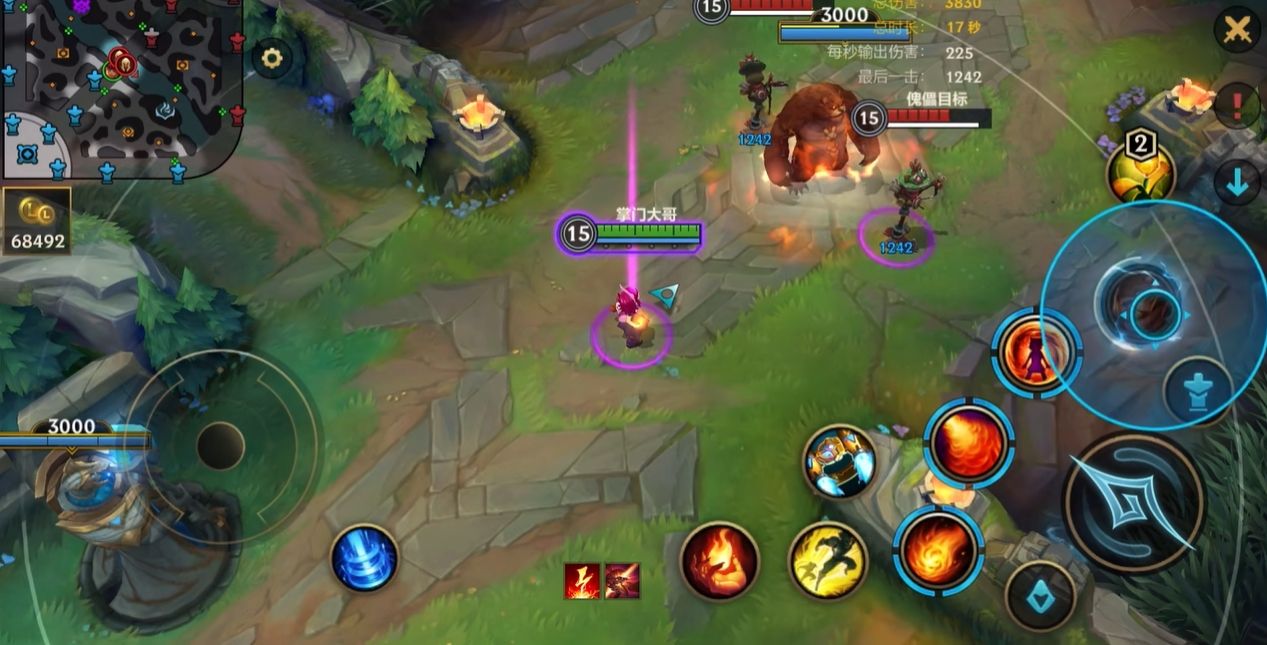1267x645 pixels.
Task: Open the settings gear beside the minimap
Action: click(271, 58)
